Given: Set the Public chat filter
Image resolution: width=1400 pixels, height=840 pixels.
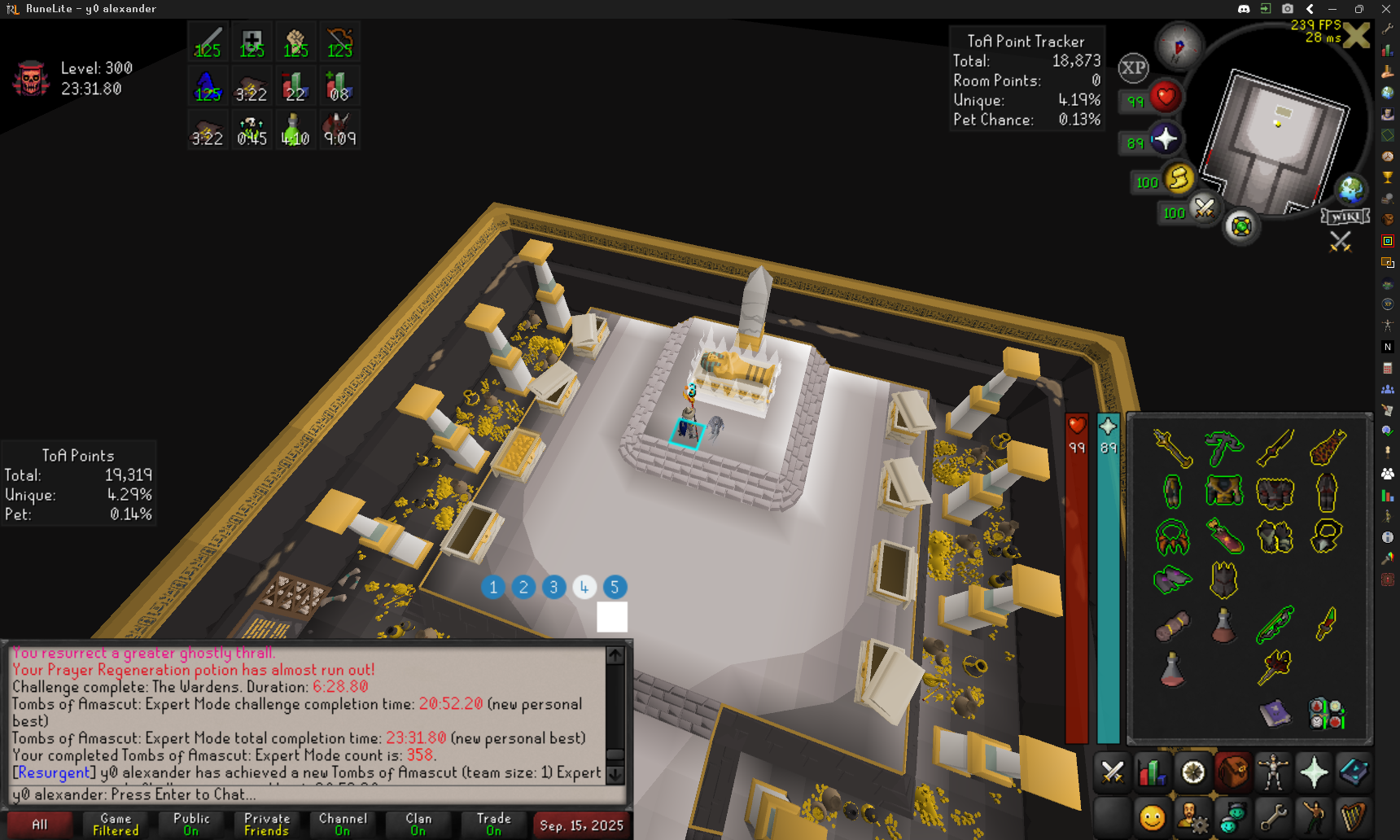Looking at the screenshot, I should (191, 824).
